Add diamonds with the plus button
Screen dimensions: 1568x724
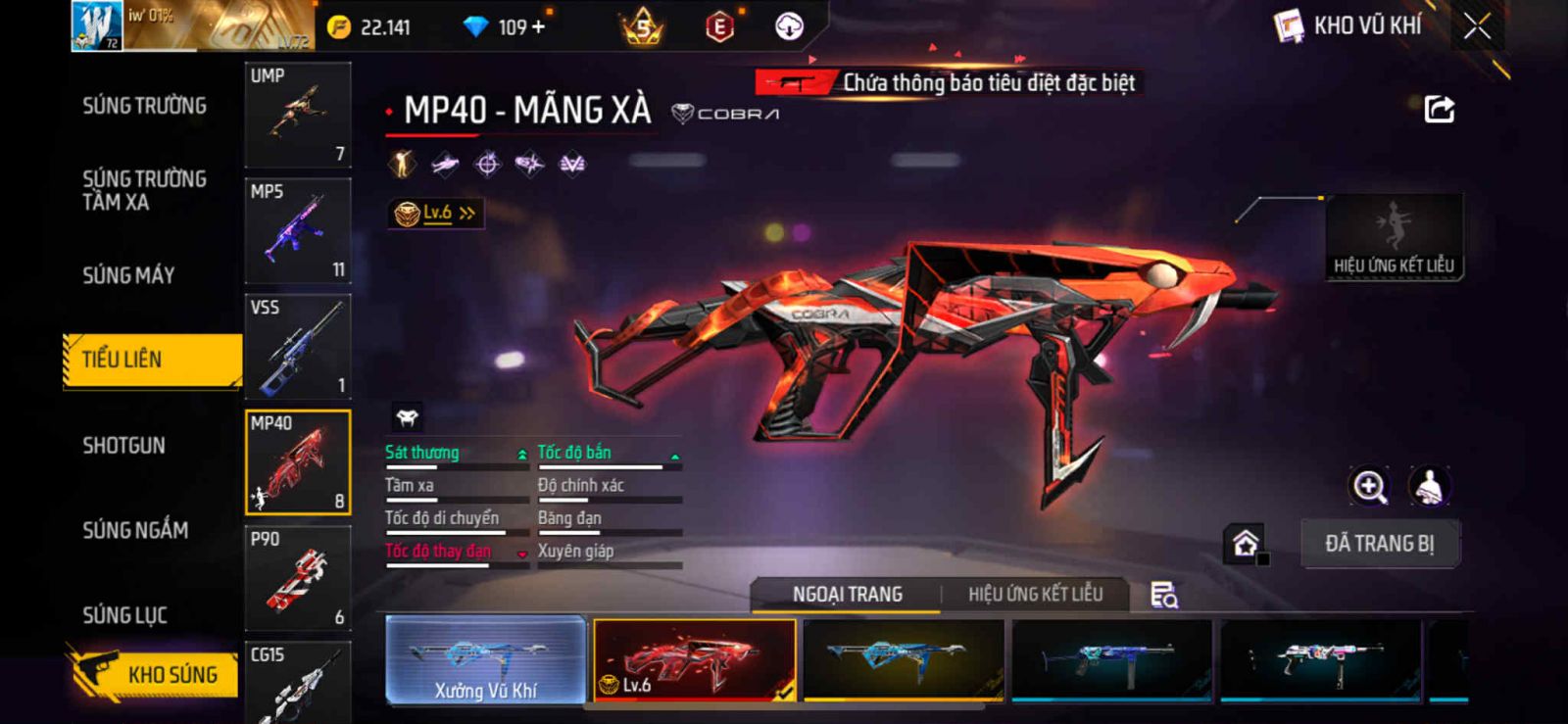pyautogui.click(x=537, y=27)
